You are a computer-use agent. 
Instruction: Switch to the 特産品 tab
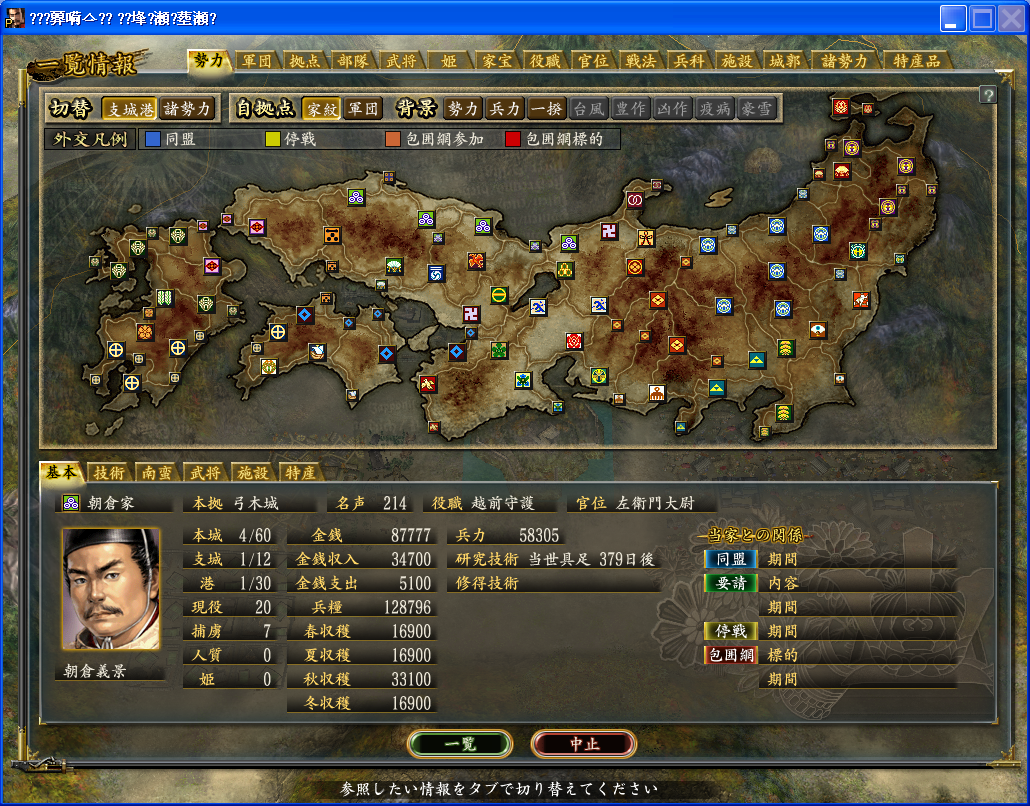click(916, 60)
